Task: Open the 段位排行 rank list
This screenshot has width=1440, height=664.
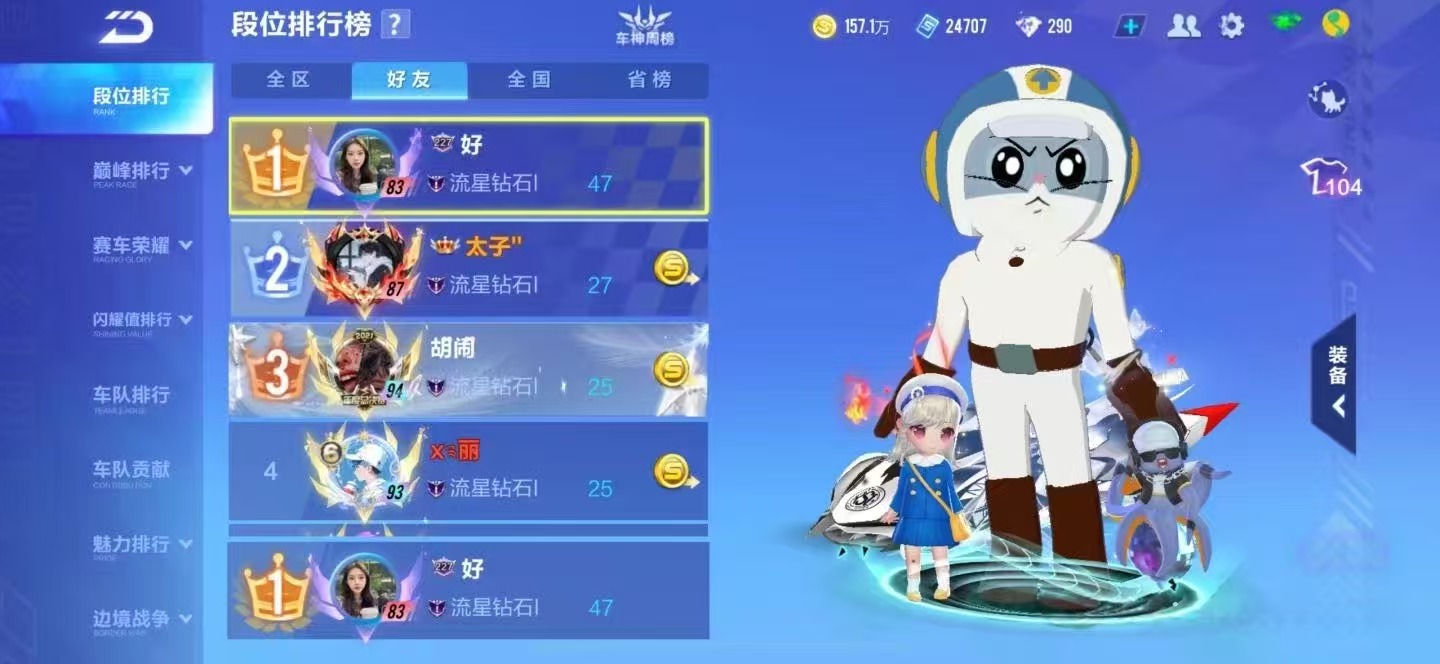Action: pyautogui.click(x=131, y=97)
